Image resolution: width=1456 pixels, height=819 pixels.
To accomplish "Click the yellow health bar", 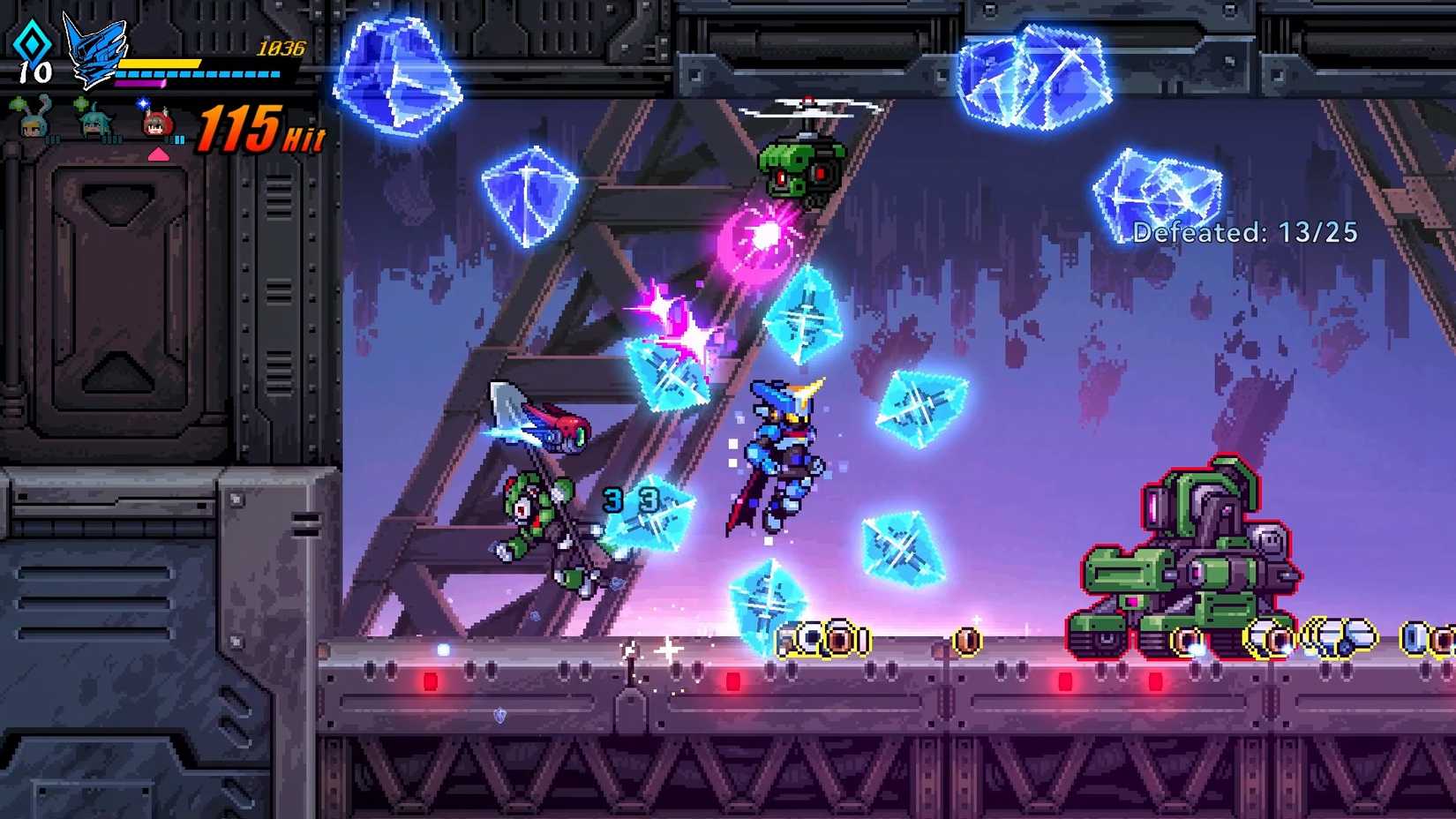I will tap(159, 64).
